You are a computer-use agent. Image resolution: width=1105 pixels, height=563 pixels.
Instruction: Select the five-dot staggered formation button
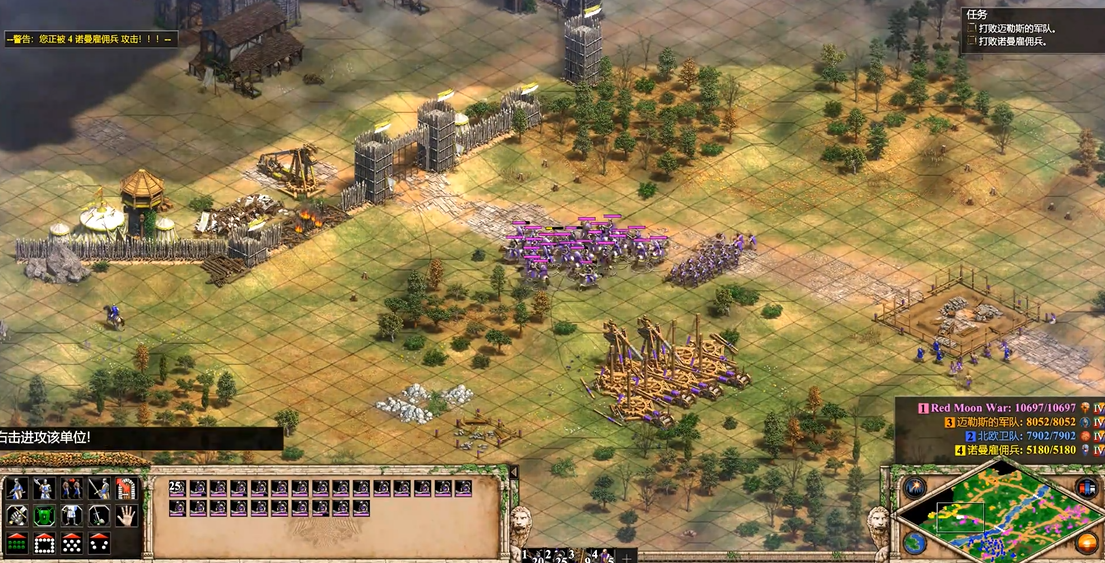[71, 543]
